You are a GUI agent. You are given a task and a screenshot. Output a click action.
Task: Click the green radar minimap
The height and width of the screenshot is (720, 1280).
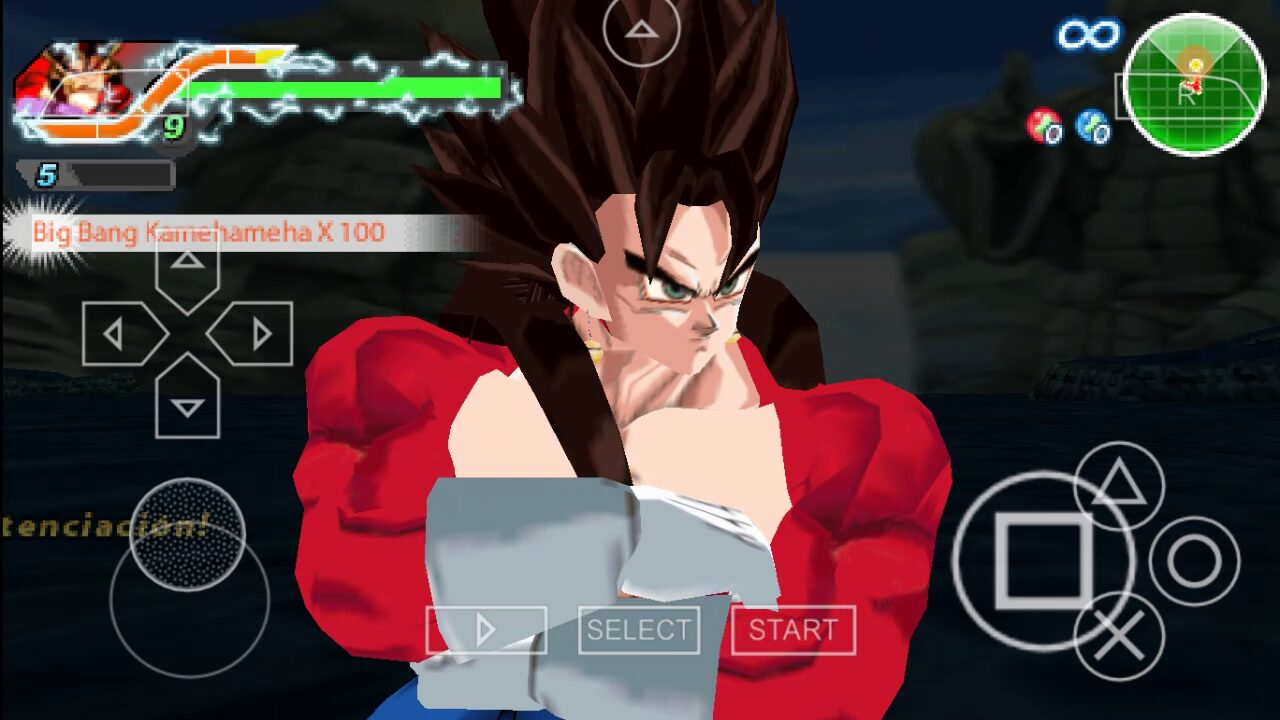(1194, 85)
